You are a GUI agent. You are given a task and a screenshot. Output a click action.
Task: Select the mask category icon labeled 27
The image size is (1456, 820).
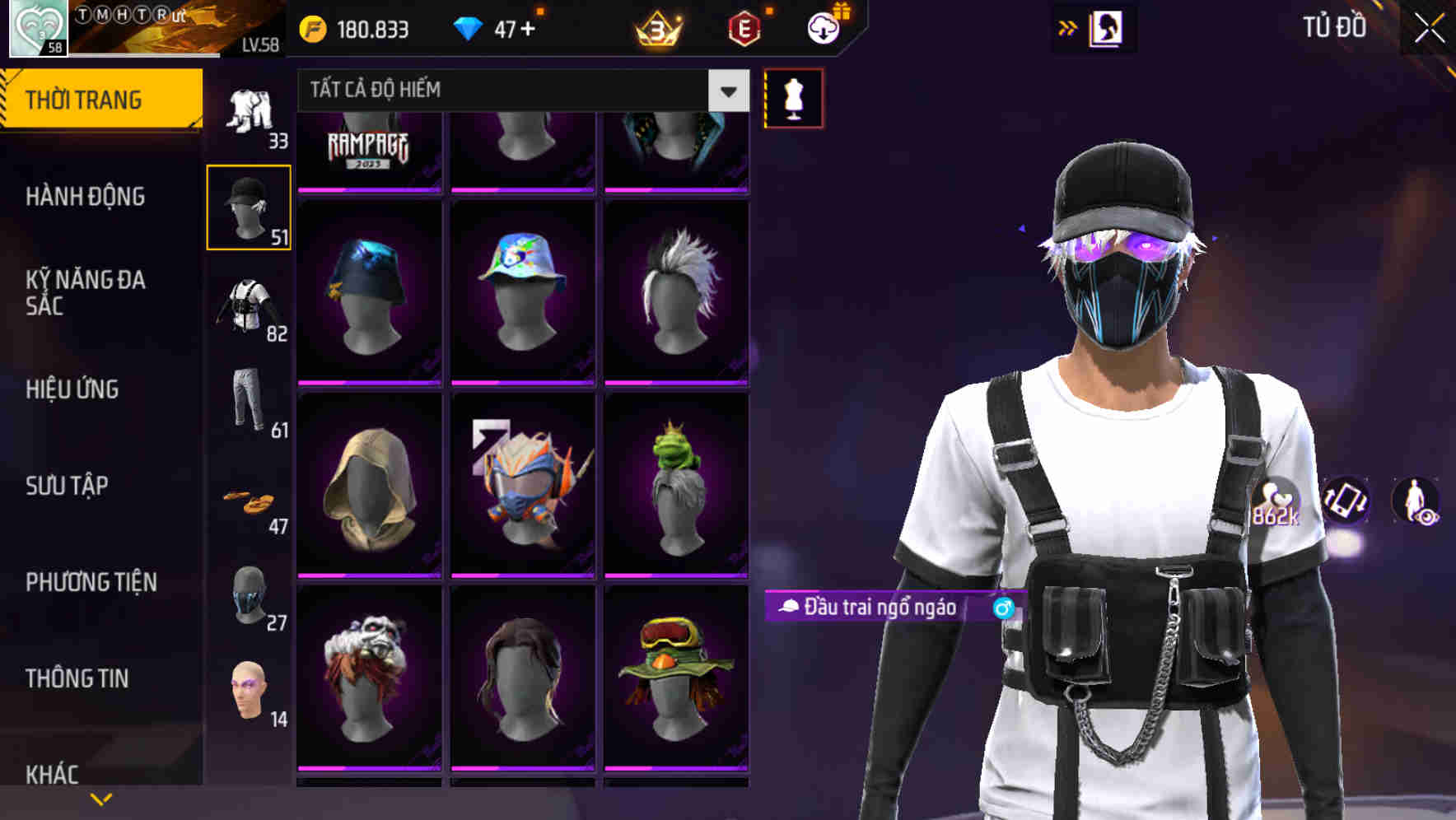click(249, 597)
